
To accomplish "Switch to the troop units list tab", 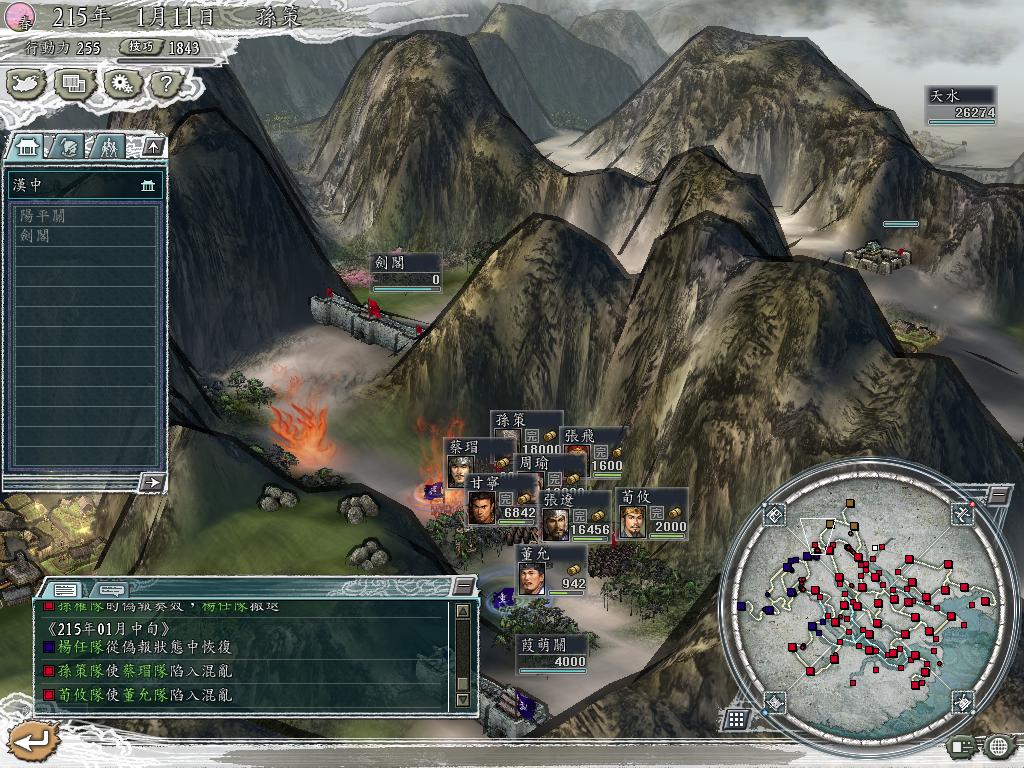I will [108, 147].
